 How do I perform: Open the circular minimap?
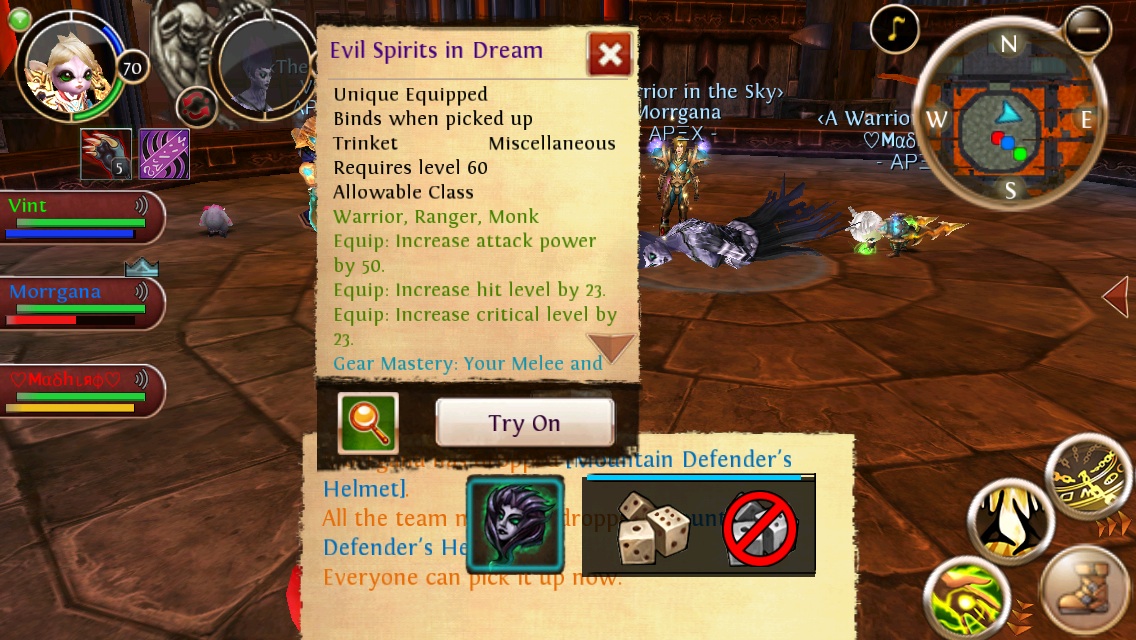(1008, 118)
